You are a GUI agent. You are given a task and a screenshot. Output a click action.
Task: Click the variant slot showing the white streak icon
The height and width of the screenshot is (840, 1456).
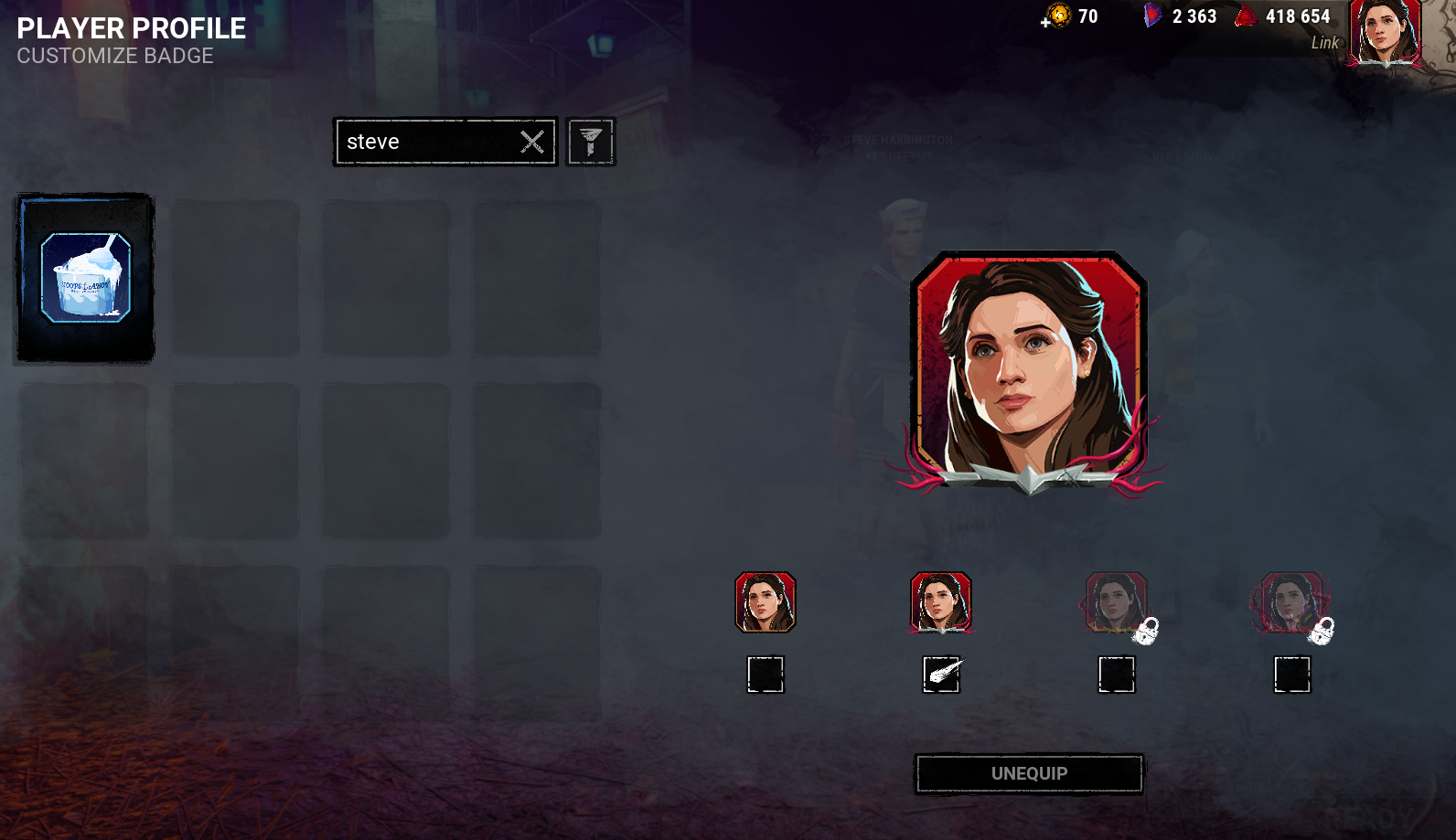pyautogui.click(x=941, y=675)
